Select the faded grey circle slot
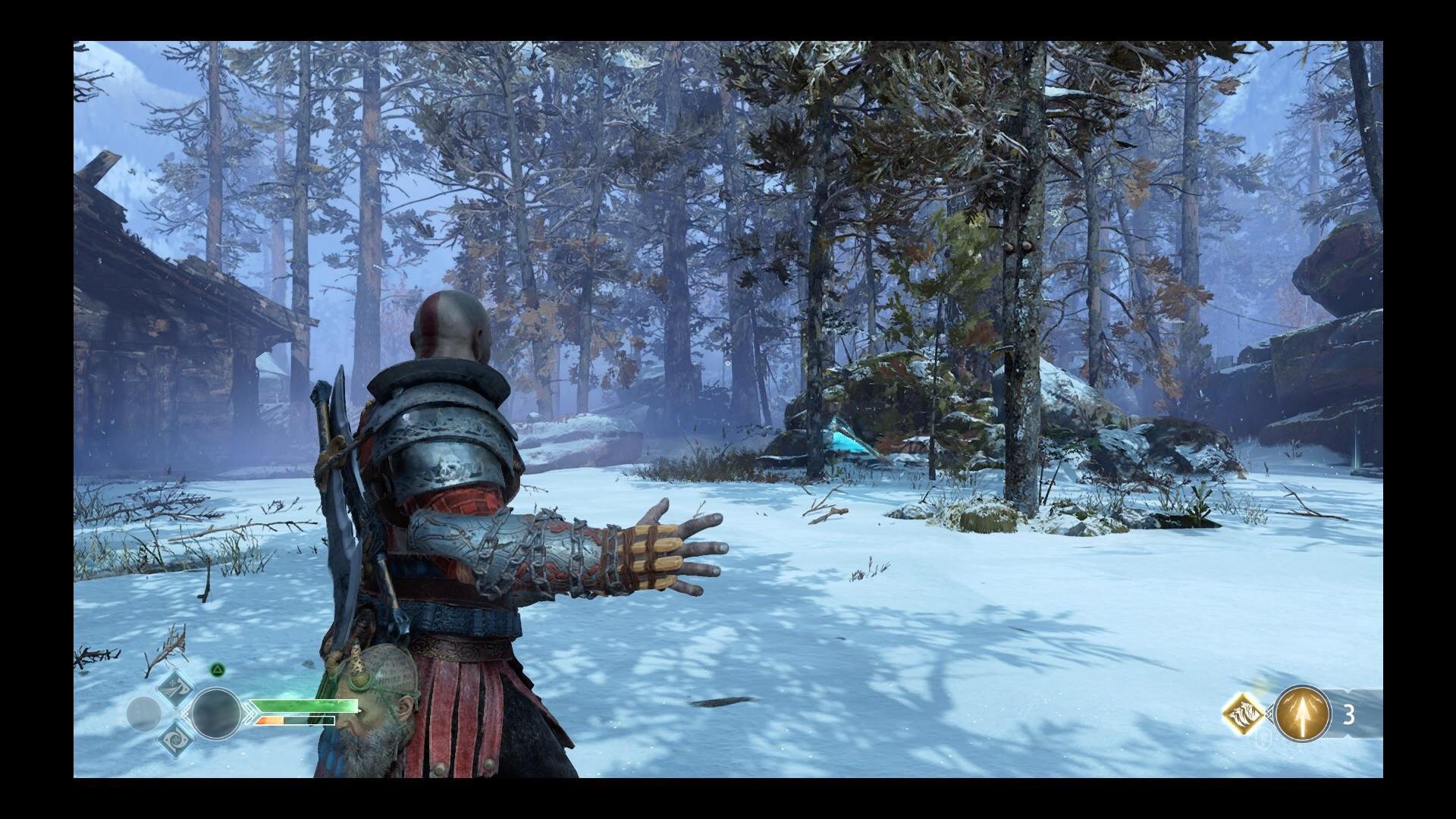Image resolution: width=1456 pixels, height=819 pixels. (143, 714)
